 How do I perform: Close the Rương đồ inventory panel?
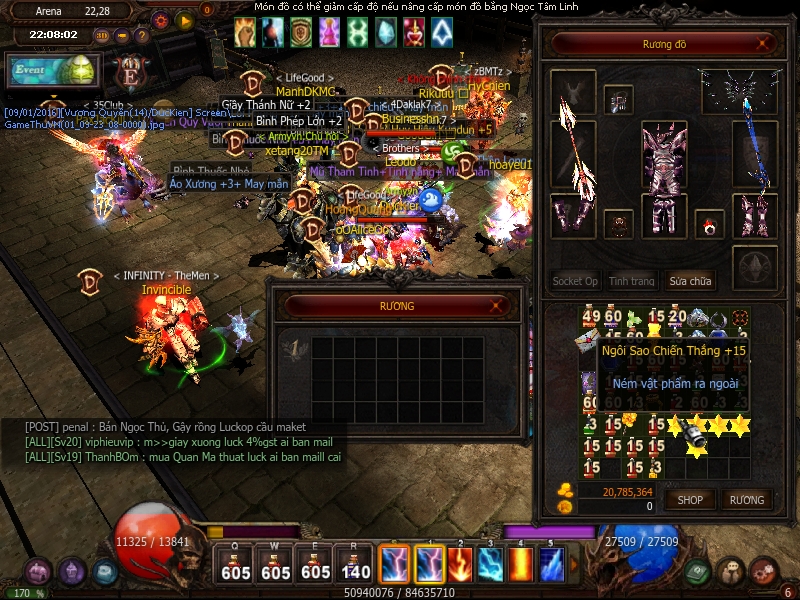[x=764, y=43]
